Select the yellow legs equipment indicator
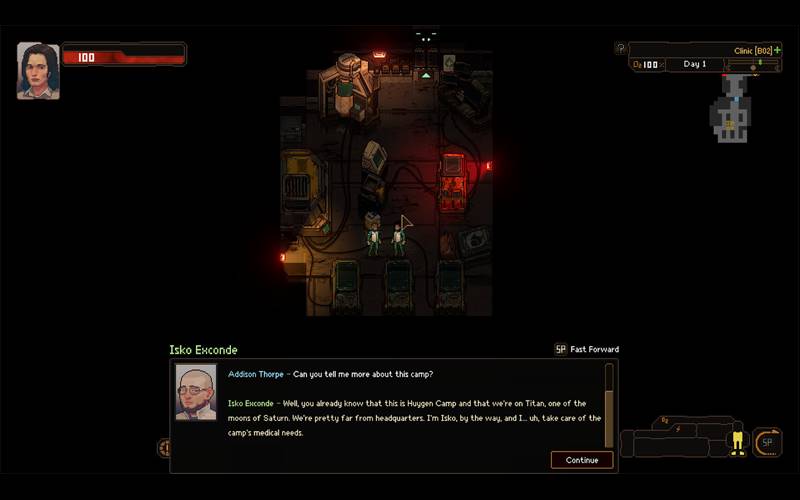 pyautogui.click(x=738, y=441)
